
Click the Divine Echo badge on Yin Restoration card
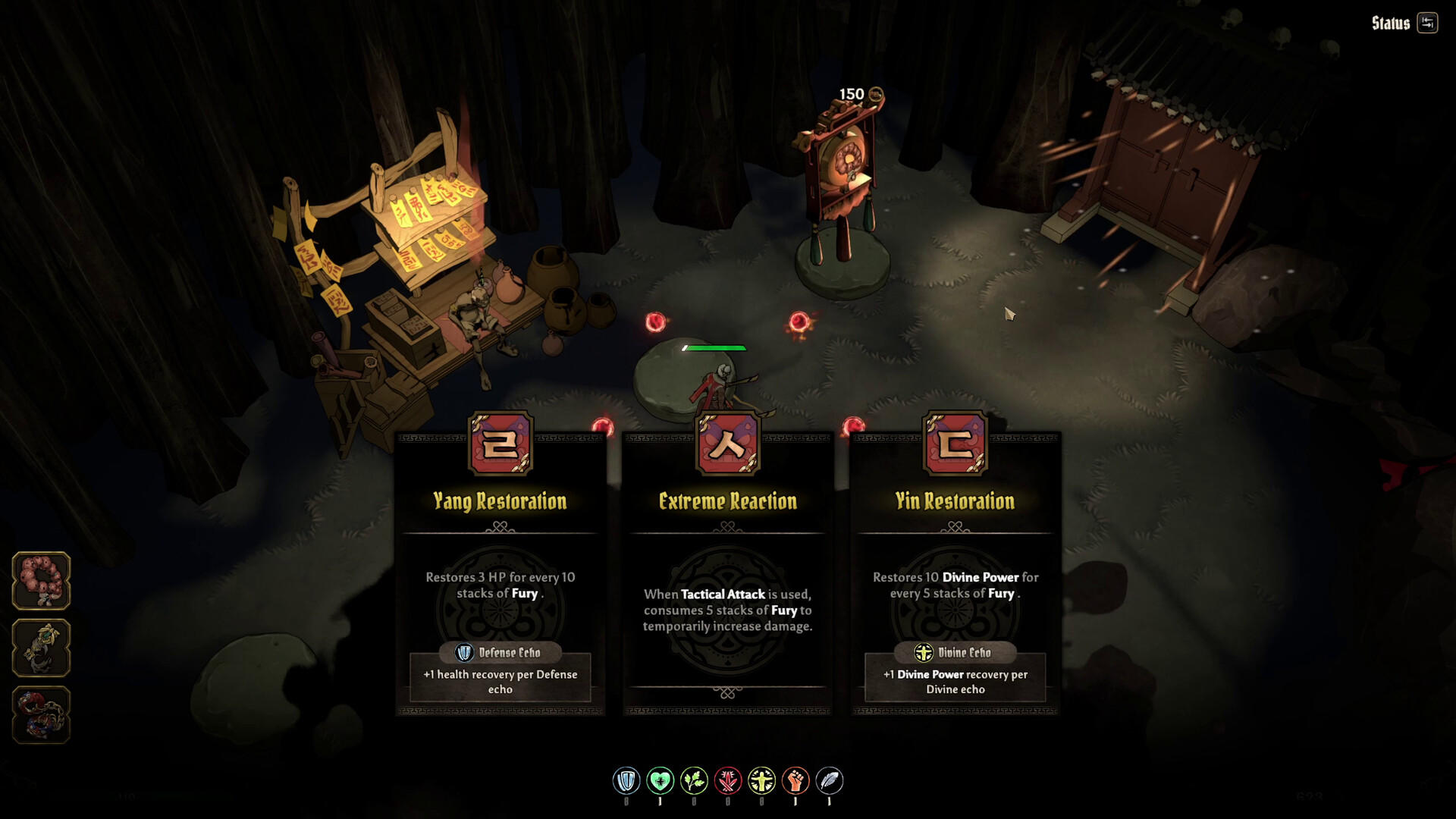point(953,652)
